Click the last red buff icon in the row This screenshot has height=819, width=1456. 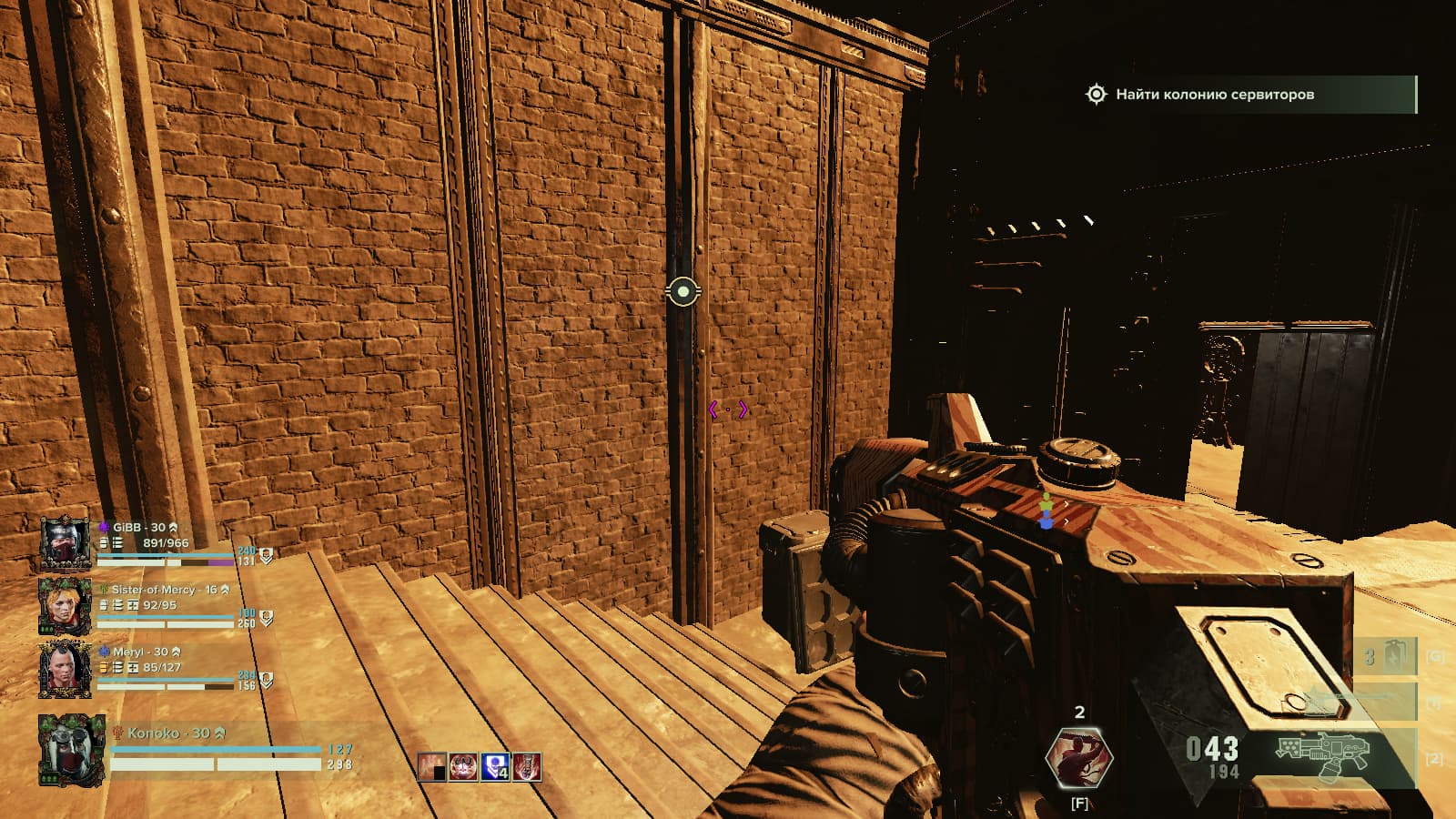(x=526, y=767)
